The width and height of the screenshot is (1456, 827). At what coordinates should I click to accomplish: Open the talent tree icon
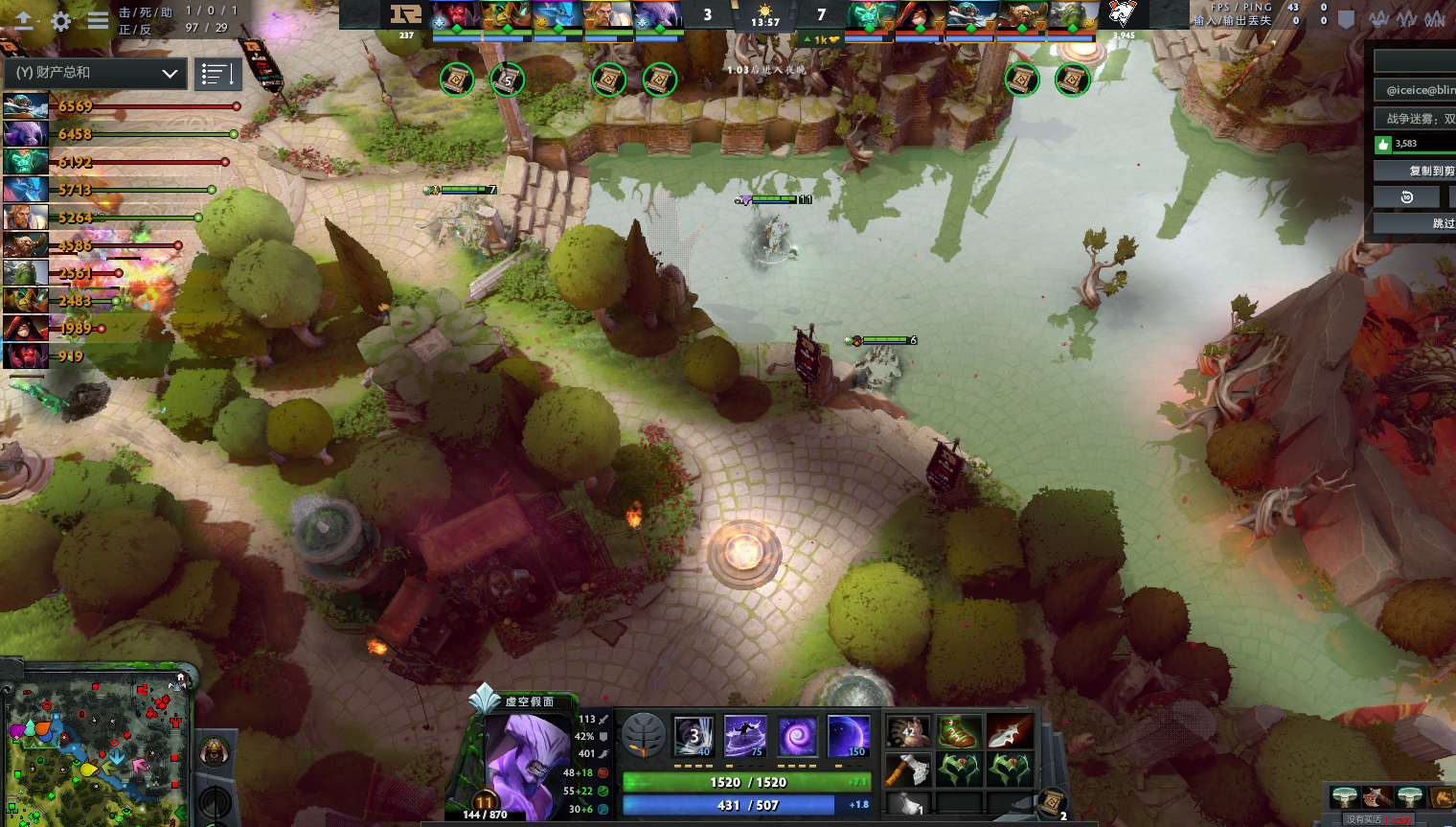pyautogui.click(x=644, y=736)
